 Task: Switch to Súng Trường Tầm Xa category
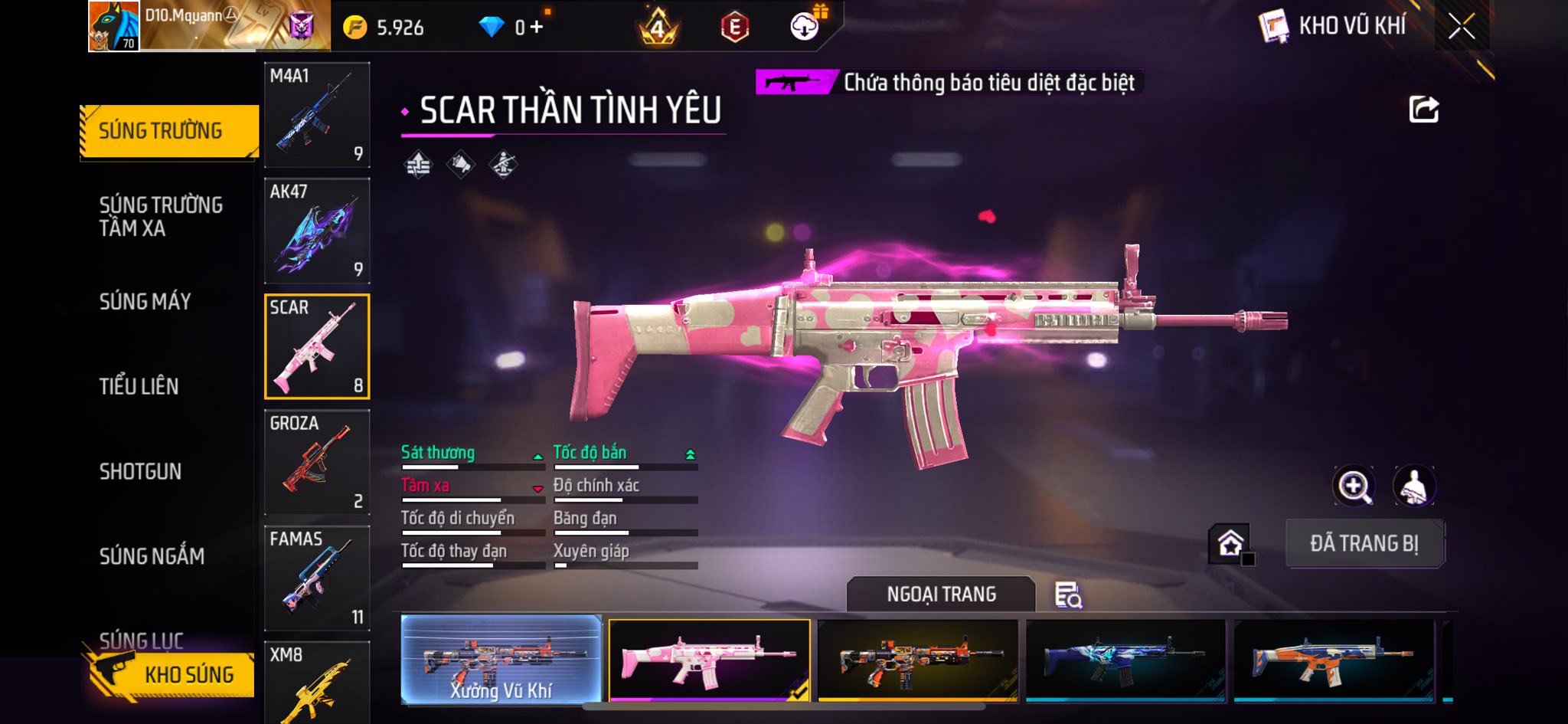pos(161,216)
